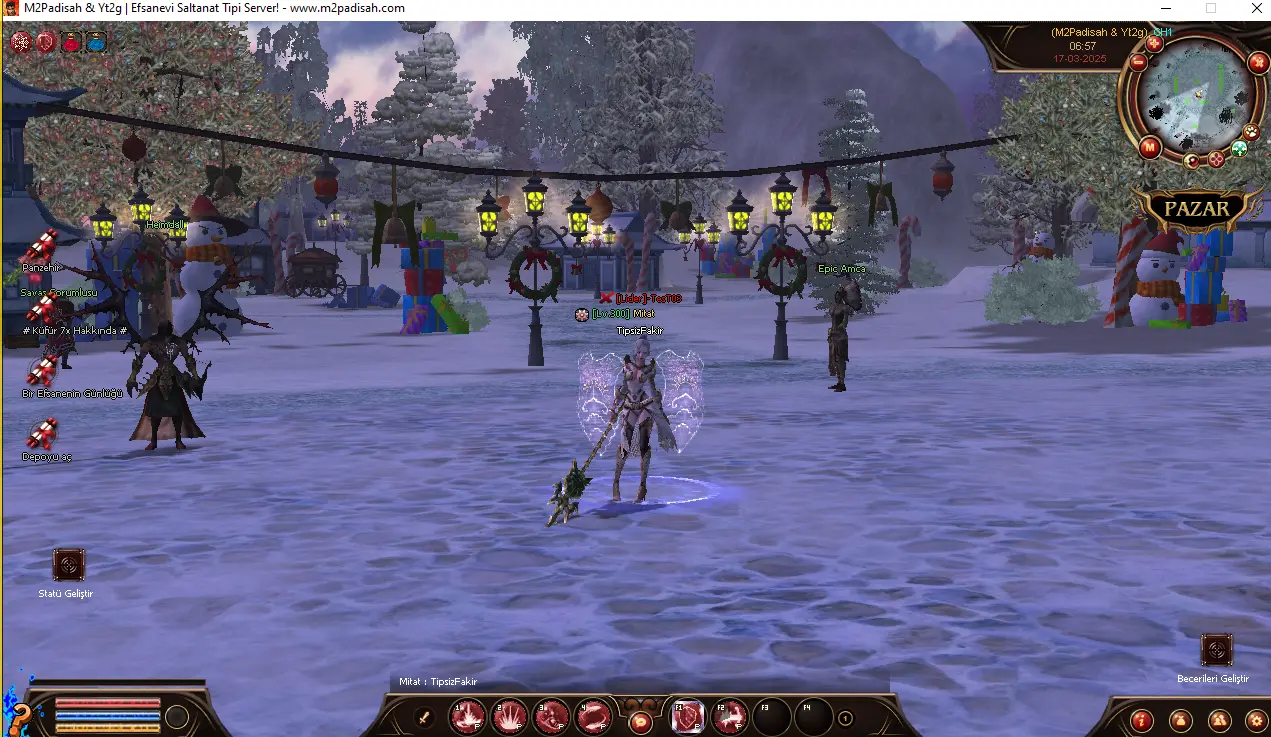This screenshot has height=737, width=1271.
Task: Click the green arrows button under minimap
Action: pos(1239,149)
